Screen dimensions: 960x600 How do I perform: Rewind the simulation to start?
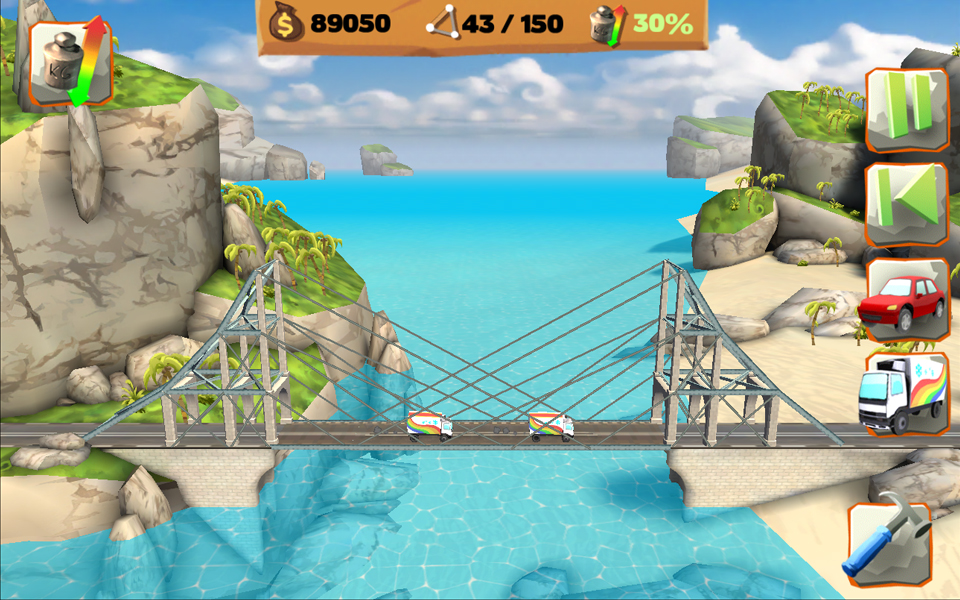pyautogui.click(x=906, y=204)
